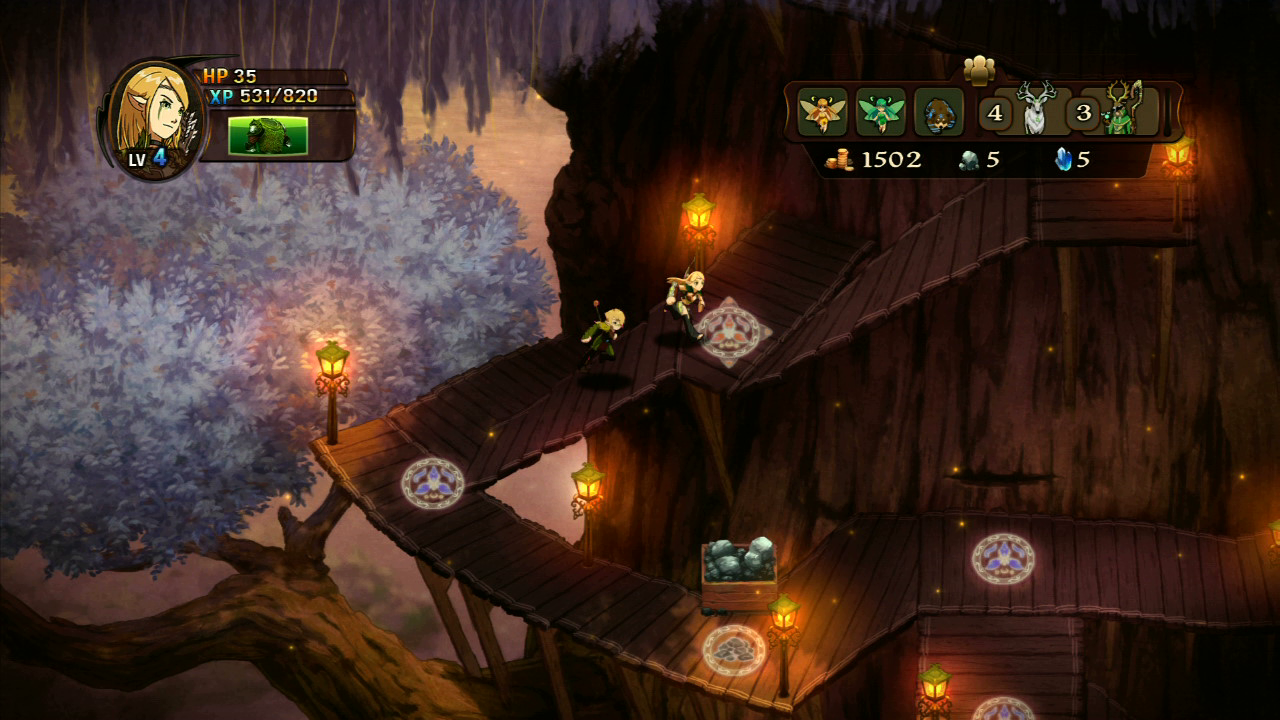Select the green fairy unit slot
This screenshot has height=720, width=1280.
point(881,111)
